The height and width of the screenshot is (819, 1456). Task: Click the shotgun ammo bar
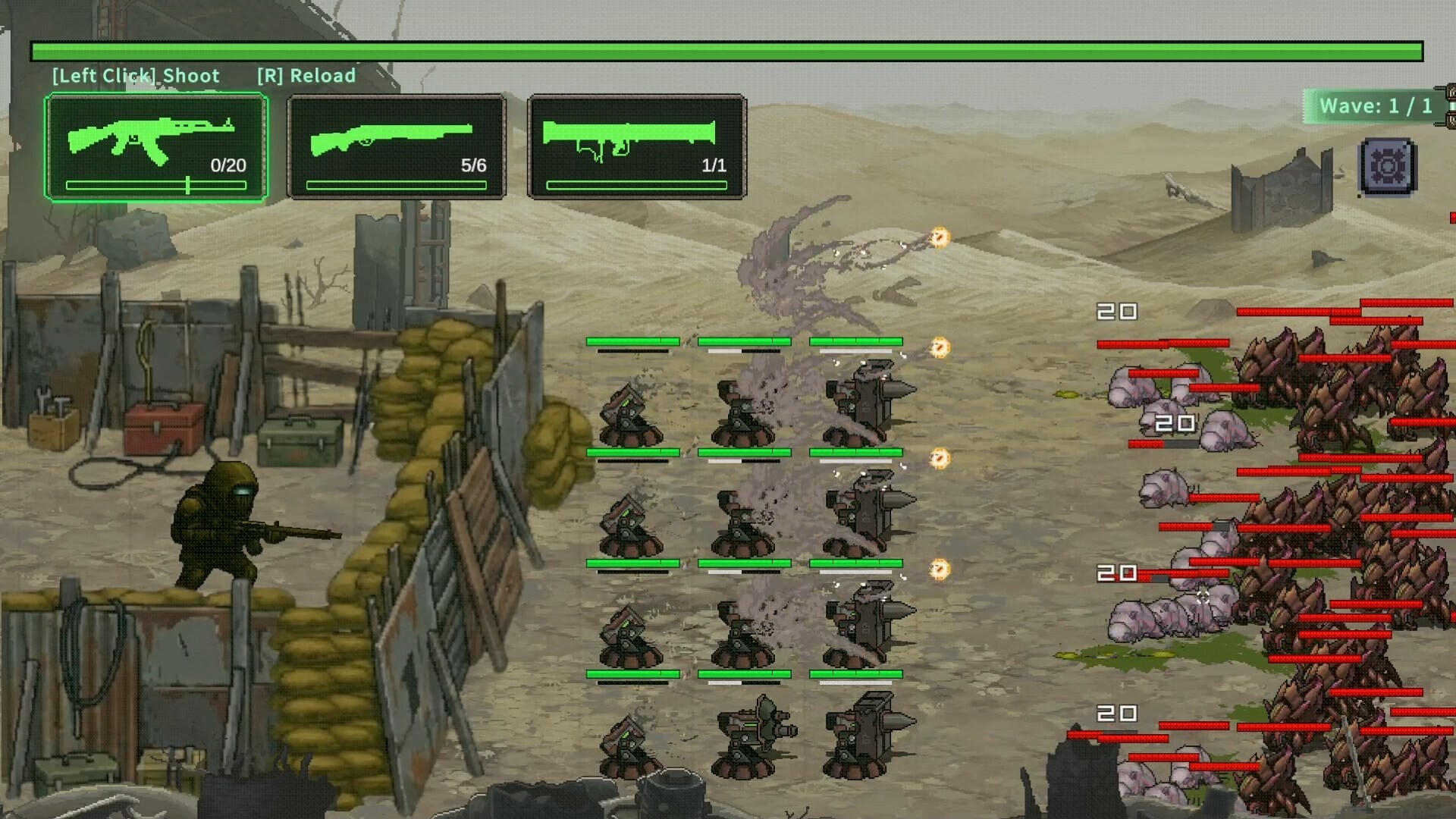[394, 184]
